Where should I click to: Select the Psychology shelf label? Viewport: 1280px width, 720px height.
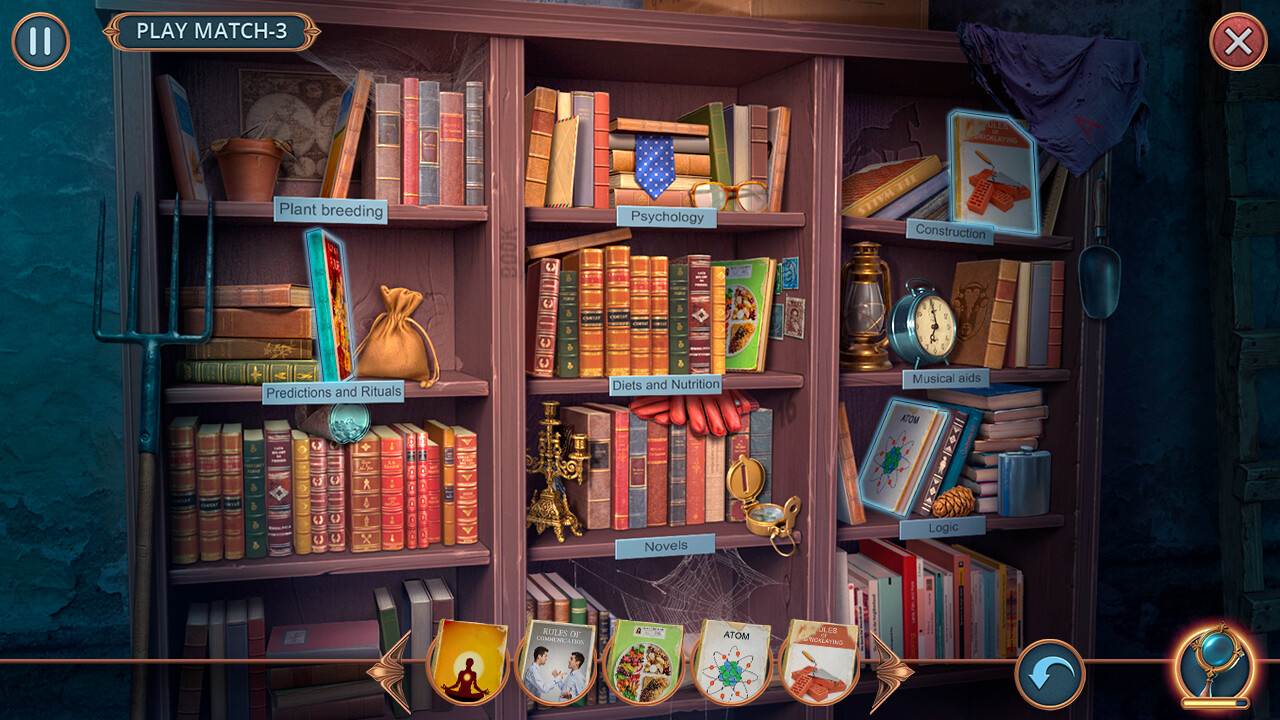pos(665,216)
